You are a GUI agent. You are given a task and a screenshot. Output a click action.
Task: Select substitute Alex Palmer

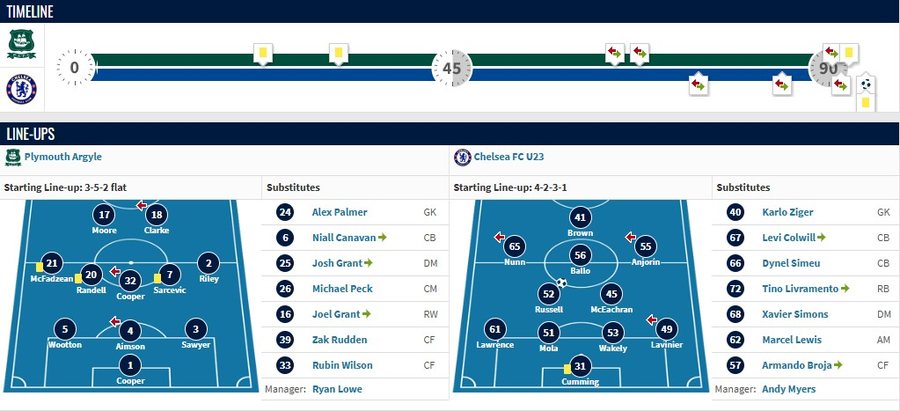pos(339,212)
